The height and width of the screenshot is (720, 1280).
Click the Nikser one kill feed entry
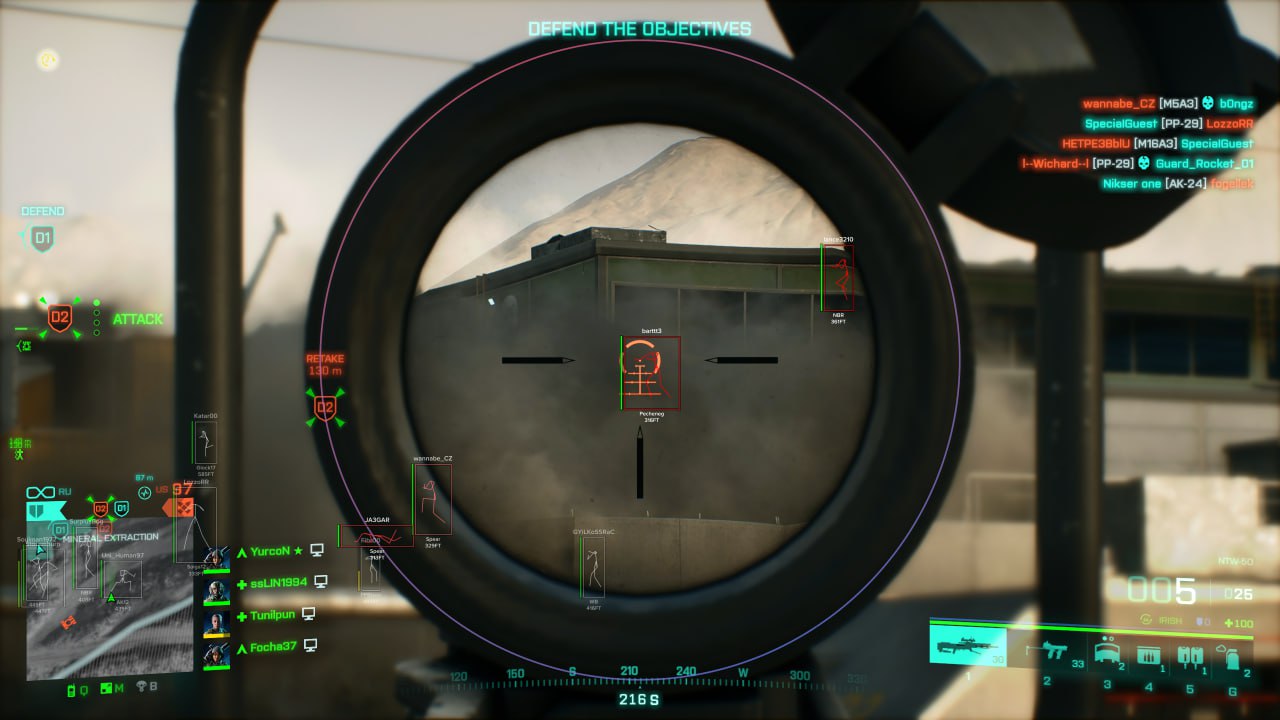click(x=1177, y=183)
